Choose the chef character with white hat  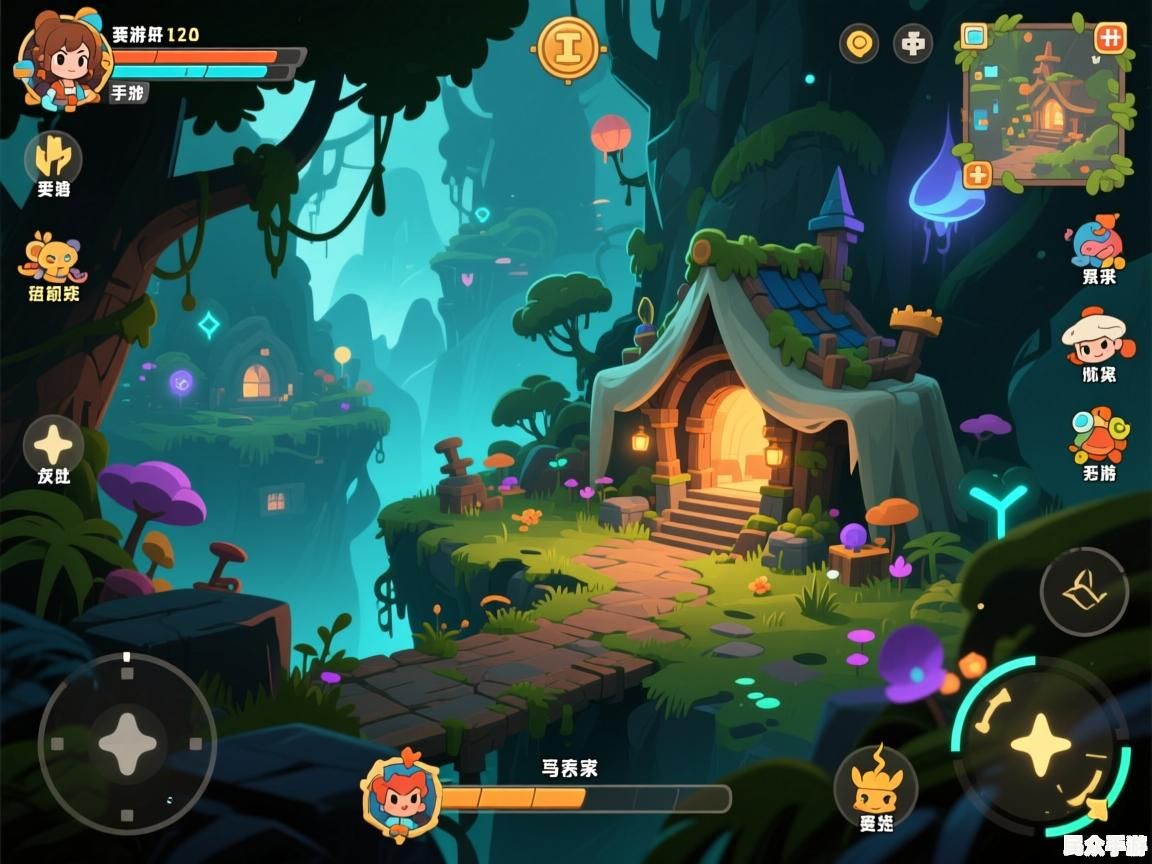[1097, 338]
